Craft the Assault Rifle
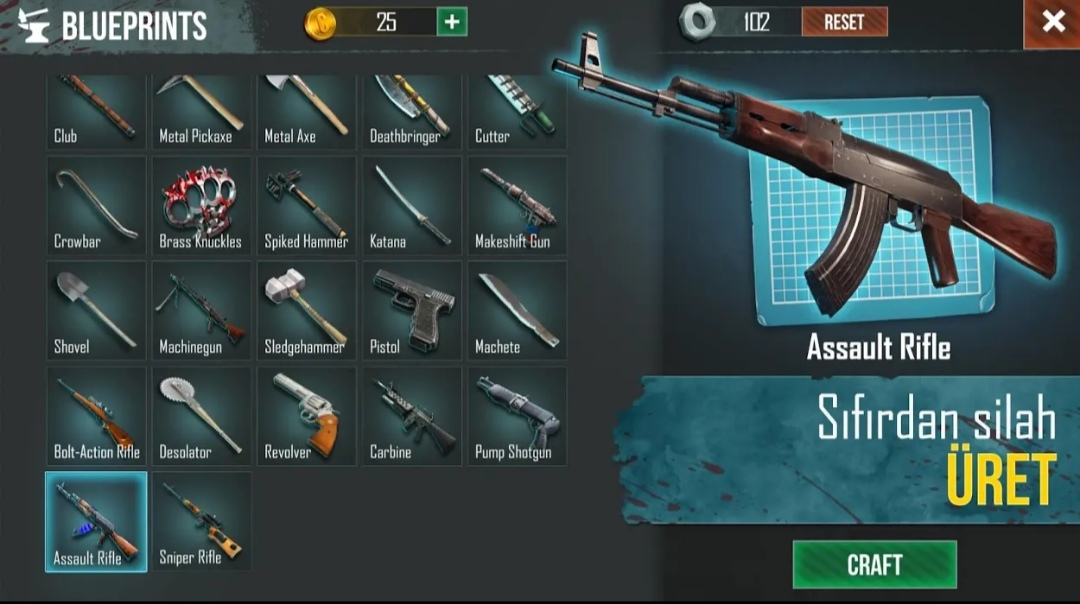The image size is (1080, 604). coord(874,565)
